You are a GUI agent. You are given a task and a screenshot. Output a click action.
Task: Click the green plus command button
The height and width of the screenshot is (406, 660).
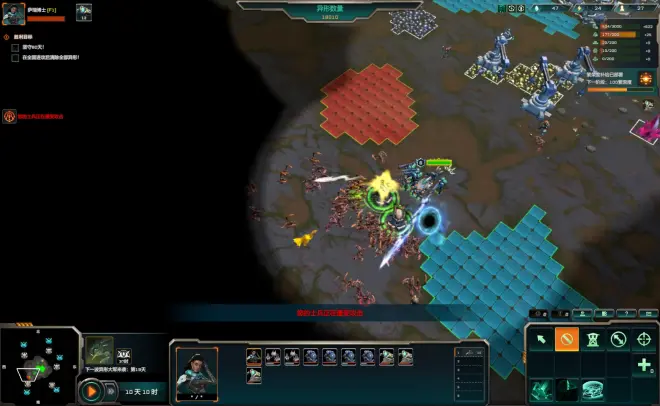[x=644, y=365]
